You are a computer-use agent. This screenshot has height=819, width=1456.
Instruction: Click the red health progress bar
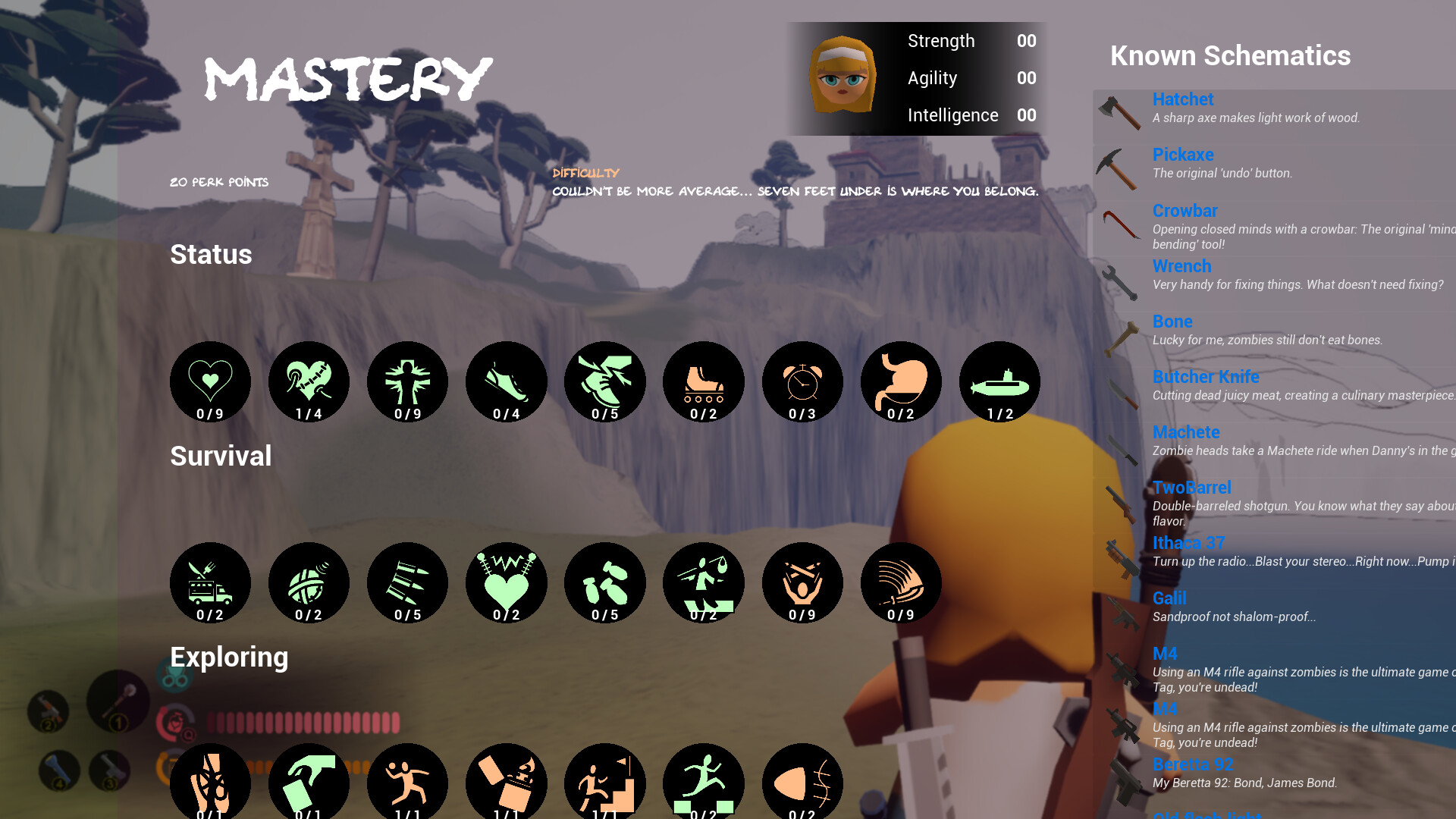click(303, 724)
